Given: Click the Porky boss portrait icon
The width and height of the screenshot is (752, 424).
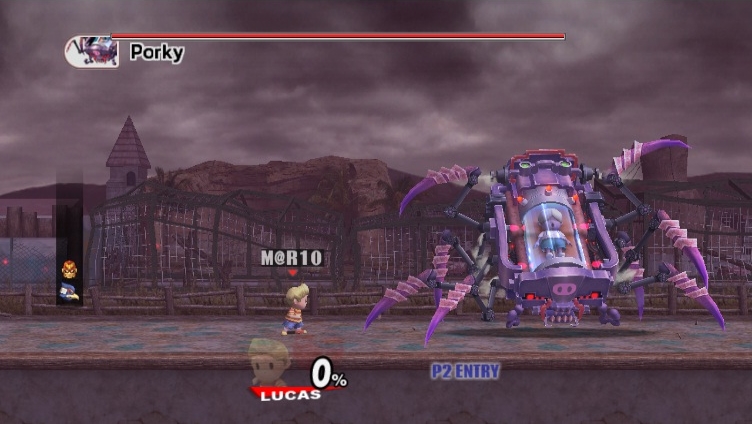Looking at the screenshot, I should point(93,51).
